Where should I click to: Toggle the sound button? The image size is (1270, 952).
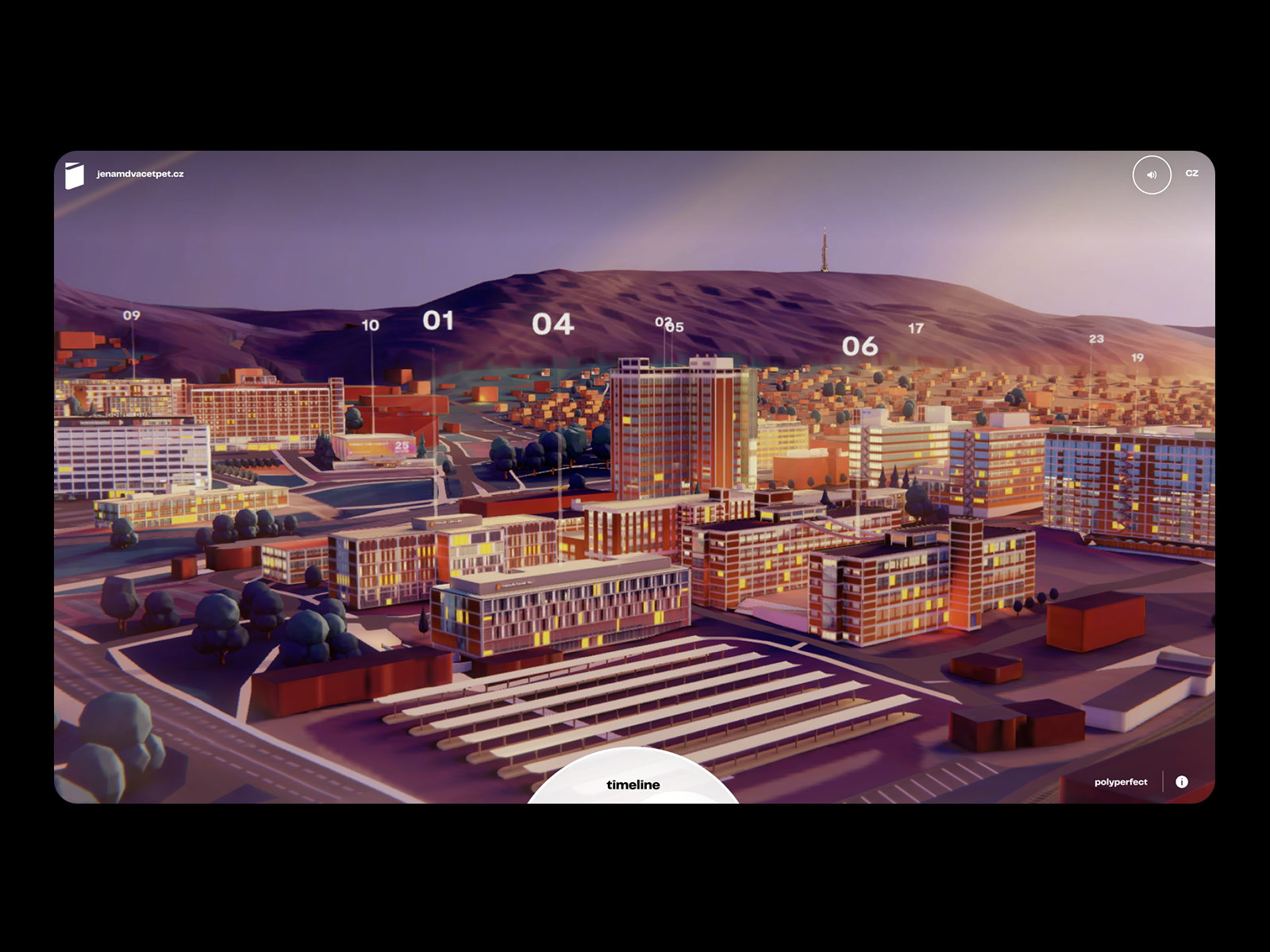(1151, 175)
